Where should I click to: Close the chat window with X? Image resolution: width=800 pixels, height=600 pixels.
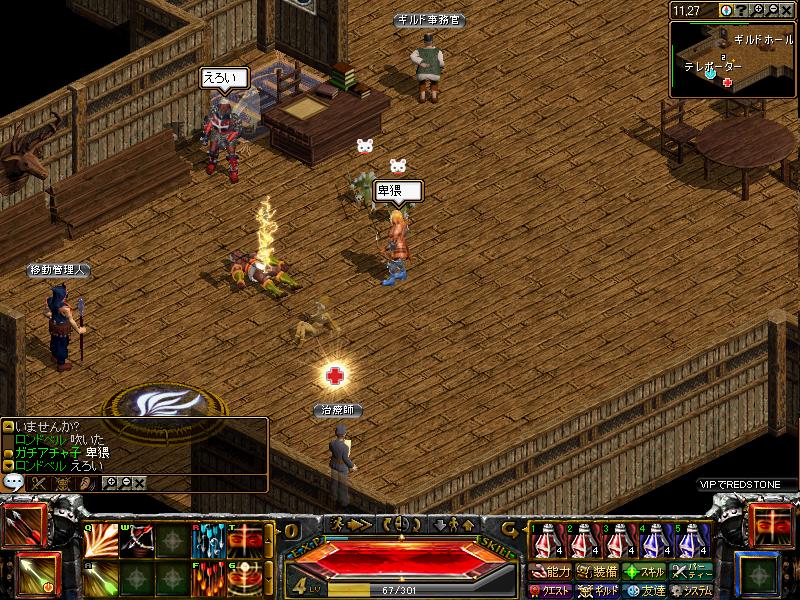point(140,483)
